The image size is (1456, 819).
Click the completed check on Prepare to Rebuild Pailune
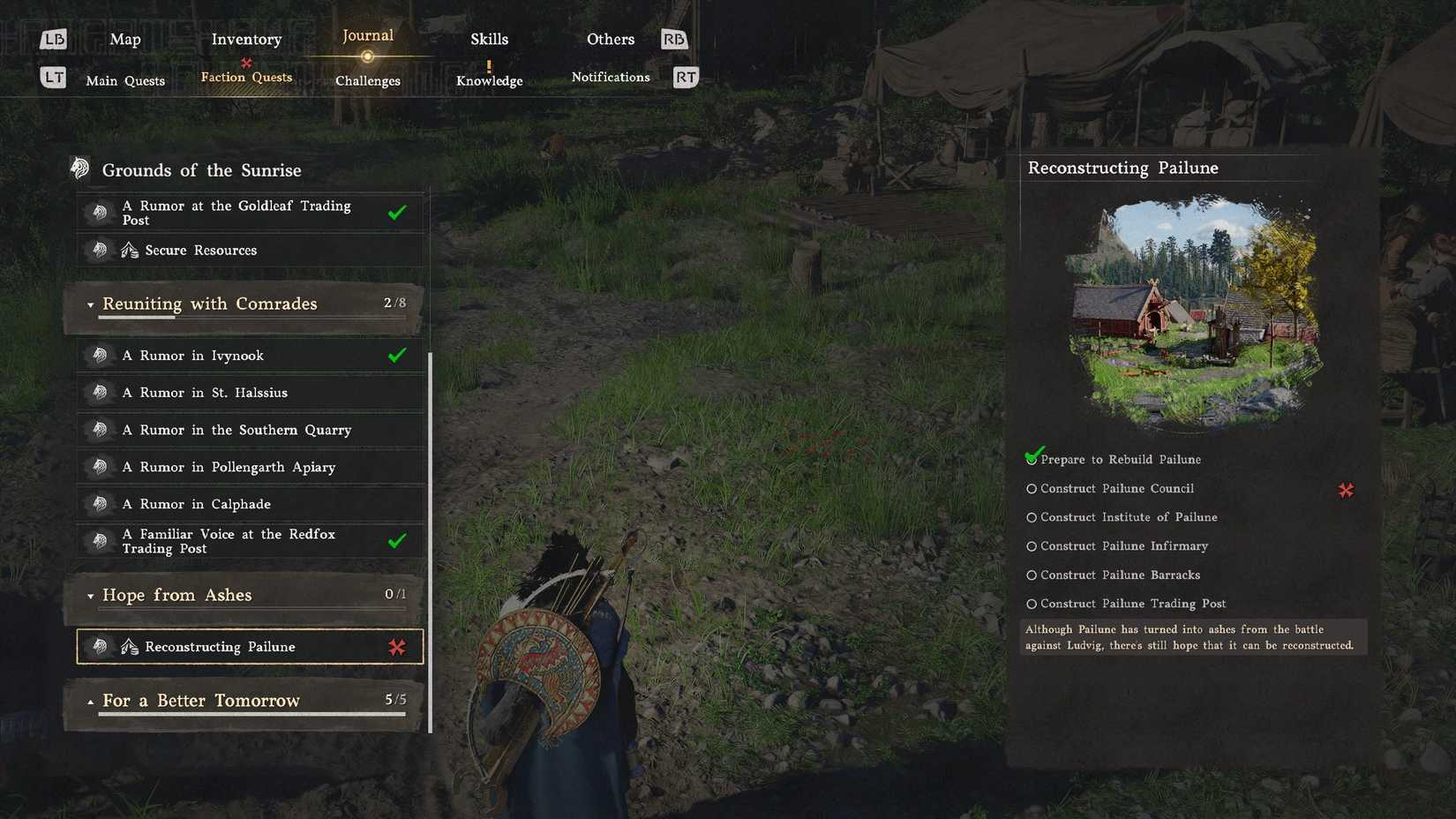coord(1032,456)
